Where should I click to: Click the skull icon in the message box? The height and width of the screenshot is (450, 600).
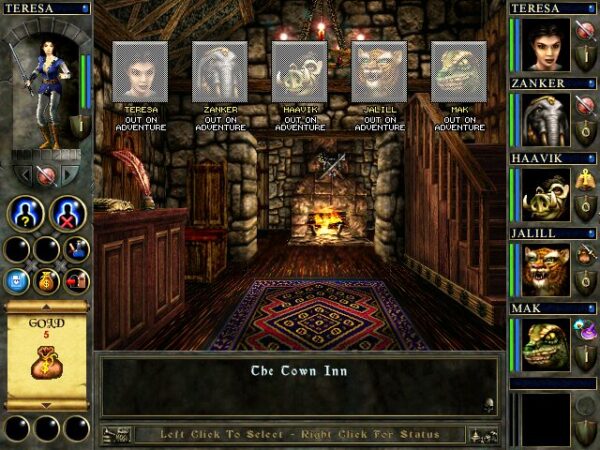coord(489,405)
